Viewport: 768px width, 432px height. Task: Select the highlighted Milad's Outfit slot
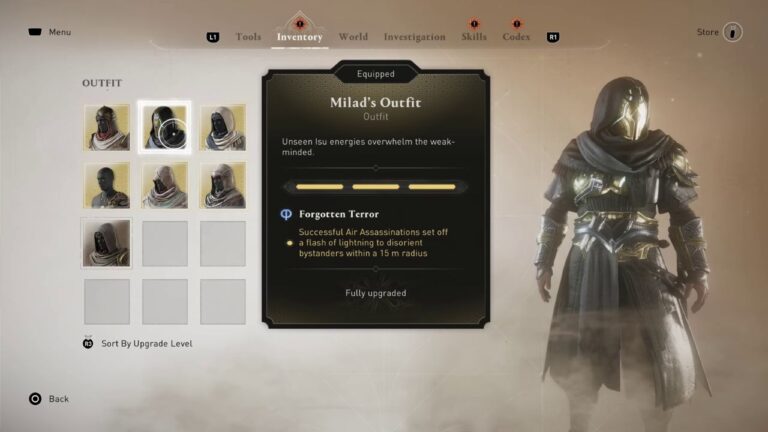coord(164,127)
